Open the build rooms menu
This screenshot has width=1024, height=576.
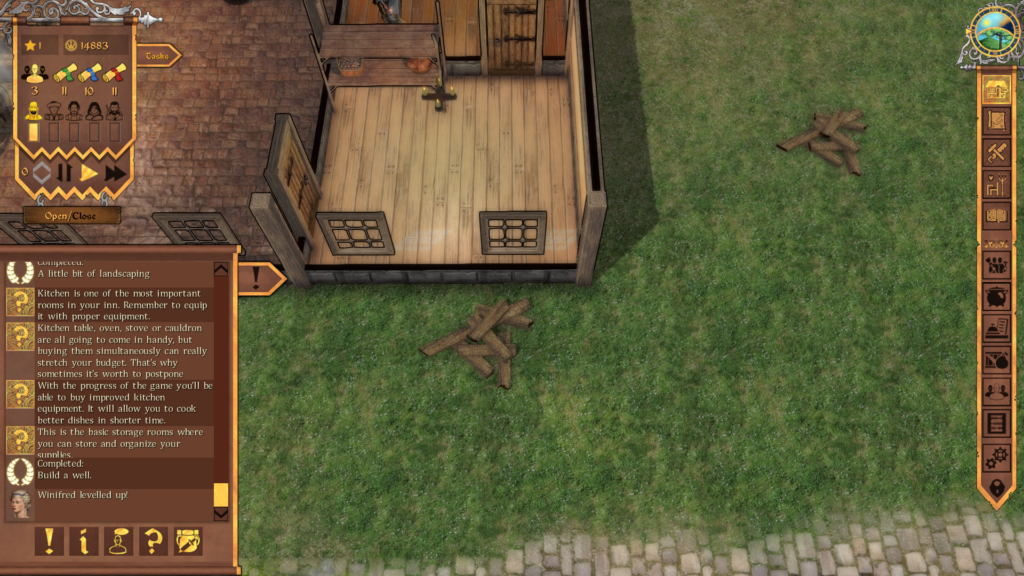(x=995, y=89)
